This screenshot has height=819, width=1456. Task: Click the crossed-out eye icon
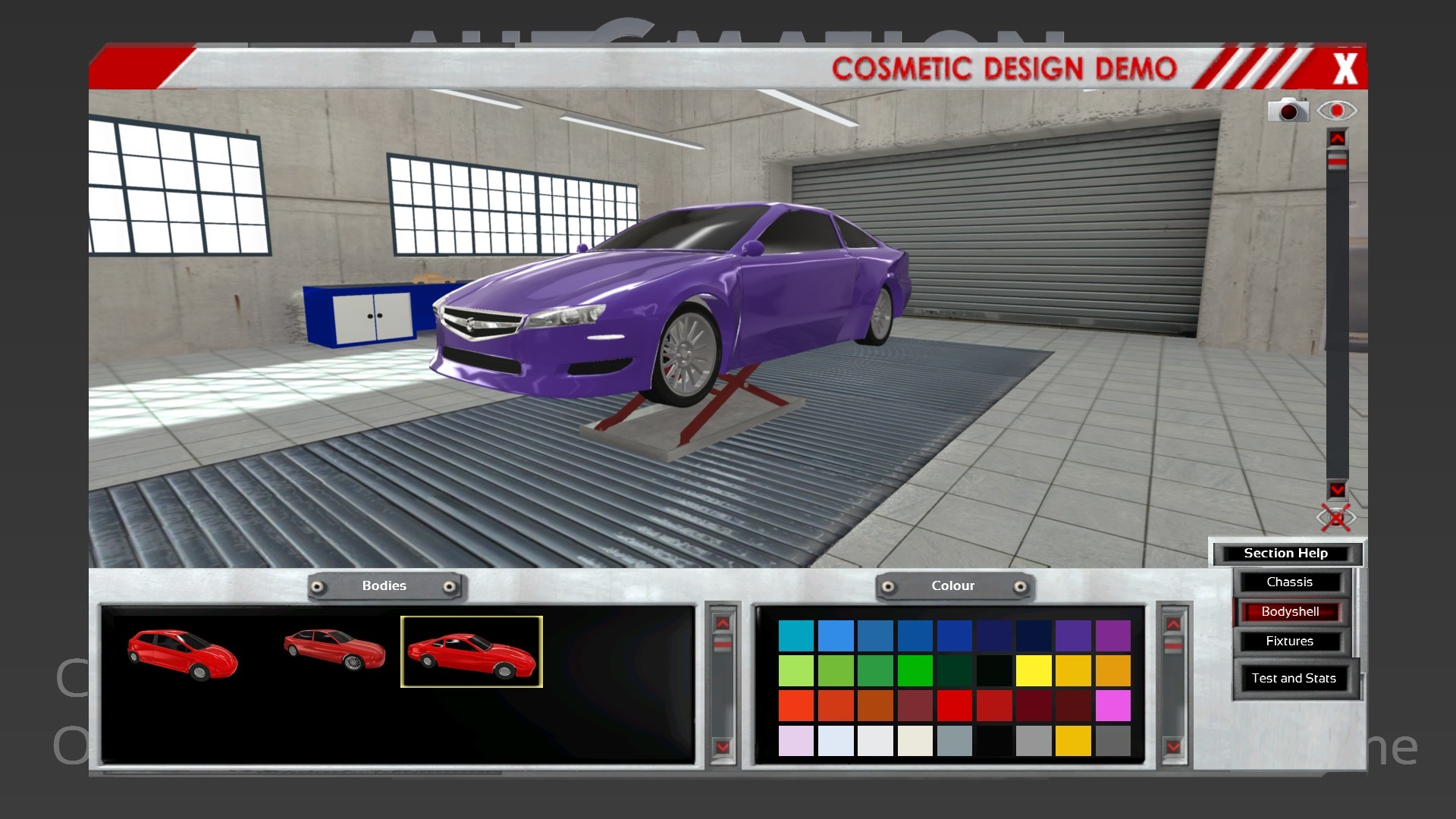click(1335, 518)
